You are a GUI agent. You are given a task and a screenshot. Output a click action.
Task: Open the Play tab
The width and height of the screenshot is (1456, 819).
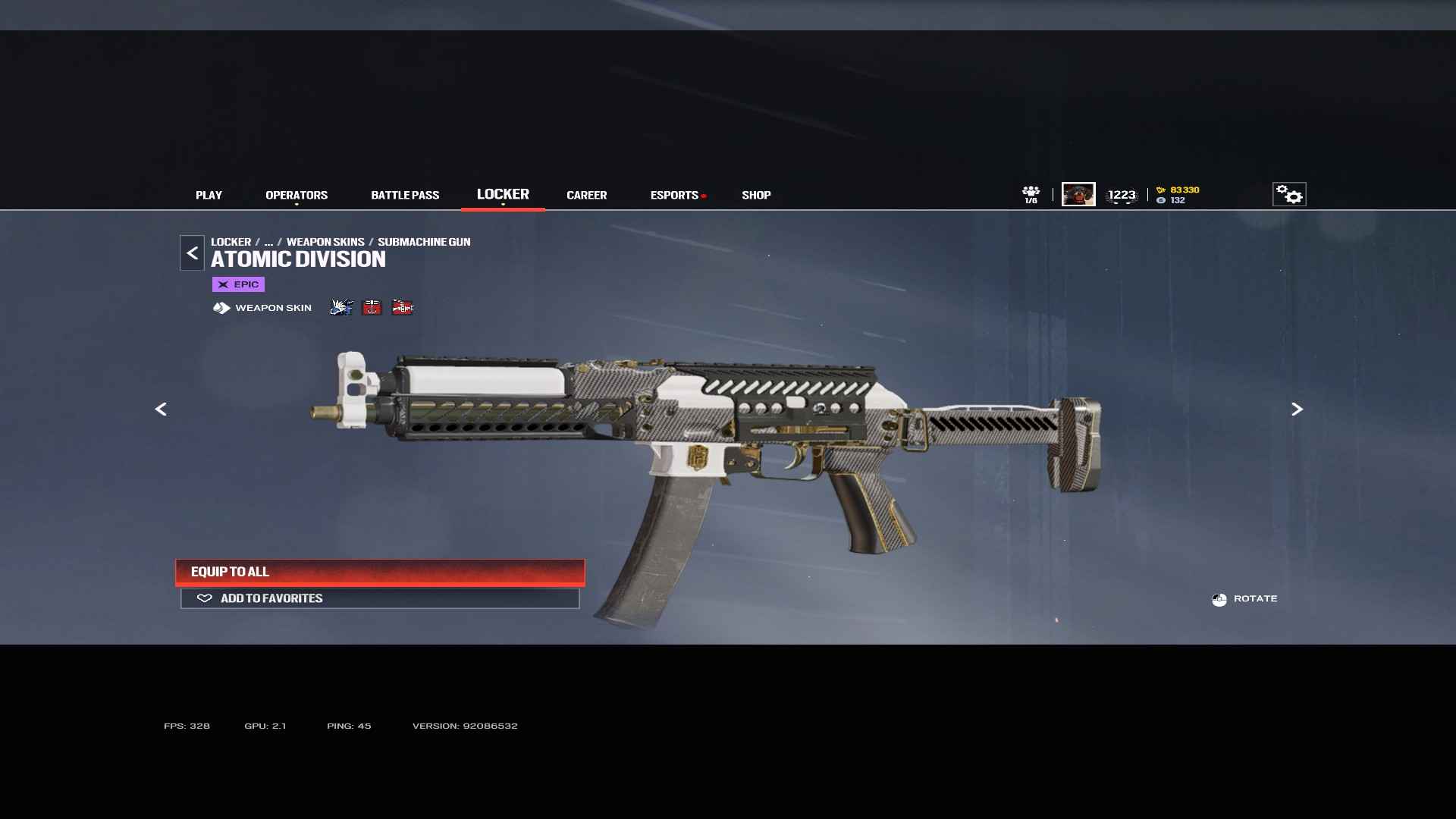click(209, 195)
